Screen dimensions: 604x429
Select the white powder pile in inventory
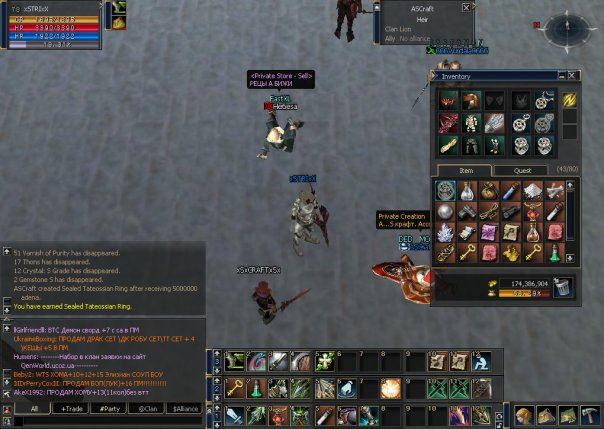coord(533,191)
